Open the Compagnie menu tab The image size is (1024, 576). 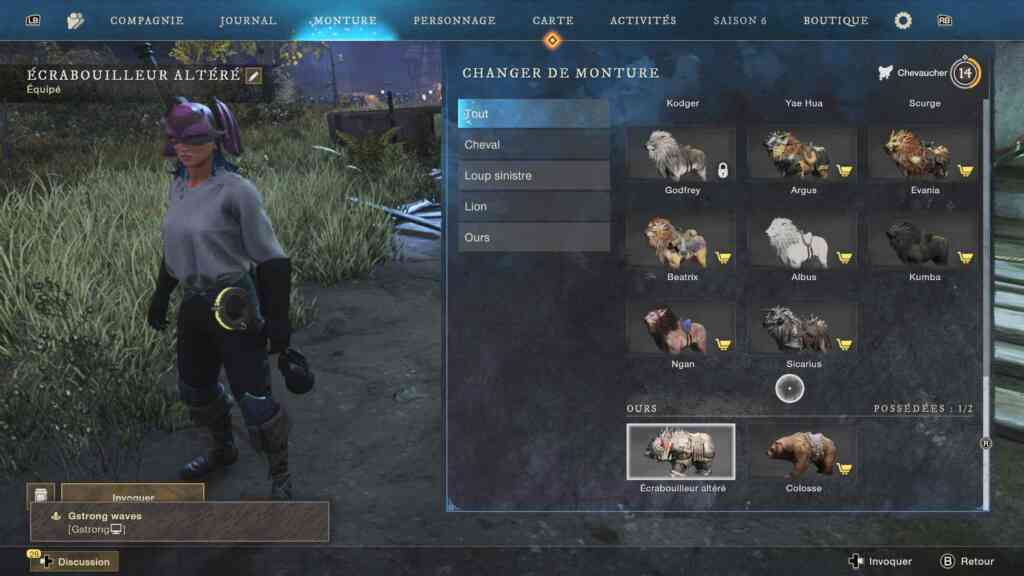[x=146, y=21]
